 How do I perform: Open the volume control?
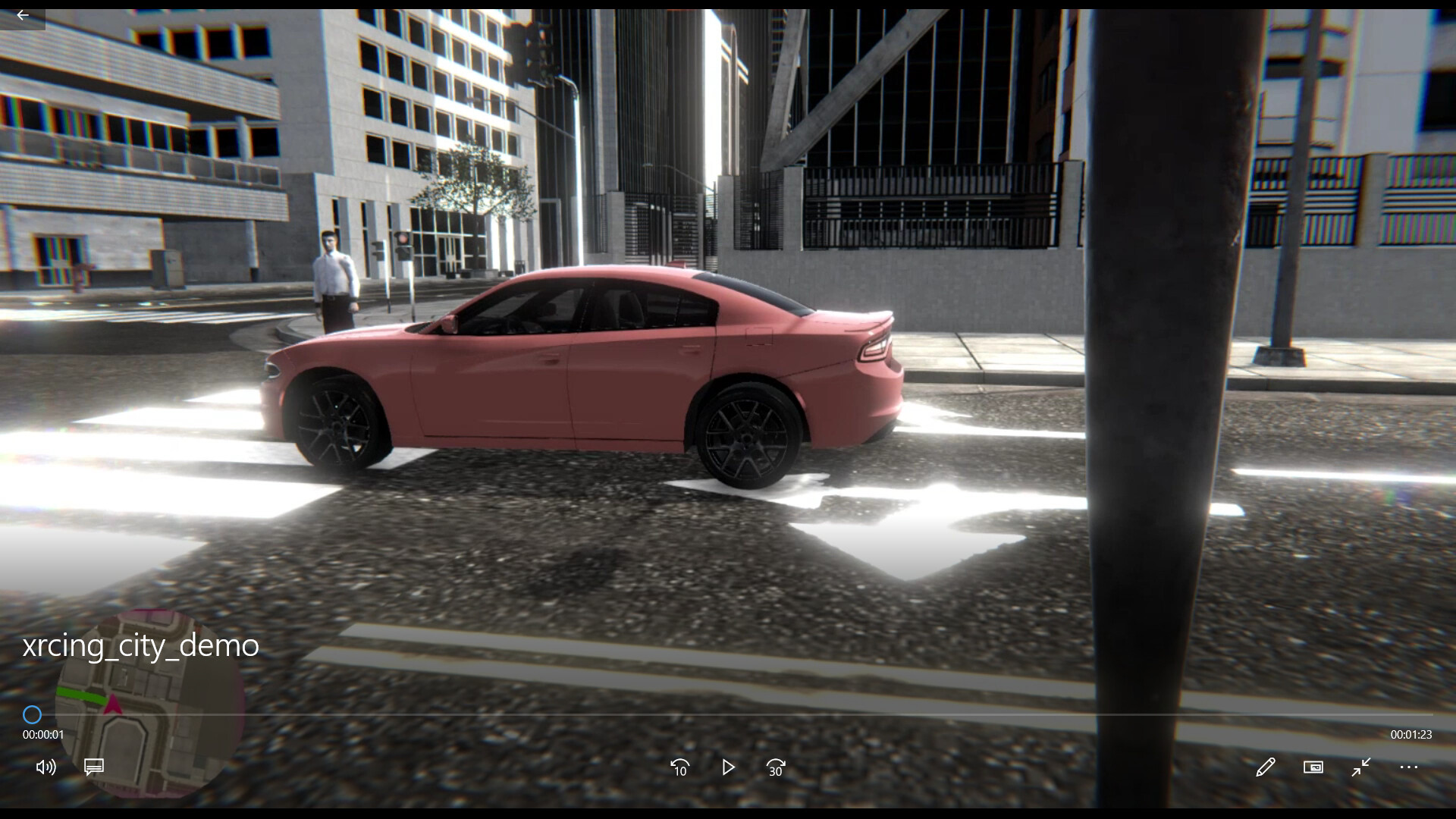click(x=45, y=767)
